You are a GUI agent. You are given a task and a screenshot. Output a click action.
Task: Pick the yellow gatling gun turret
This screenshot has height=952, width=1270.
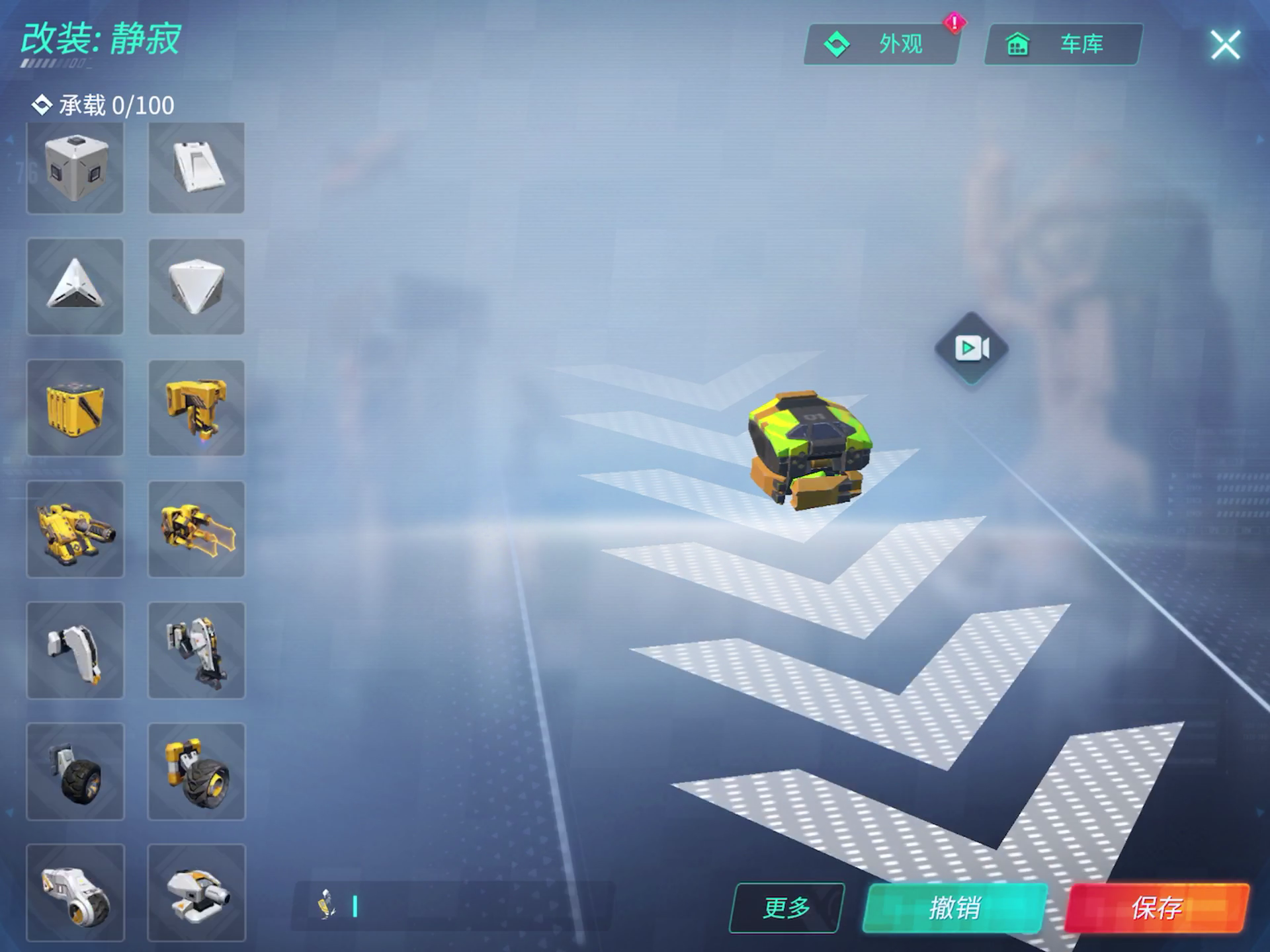75,529
